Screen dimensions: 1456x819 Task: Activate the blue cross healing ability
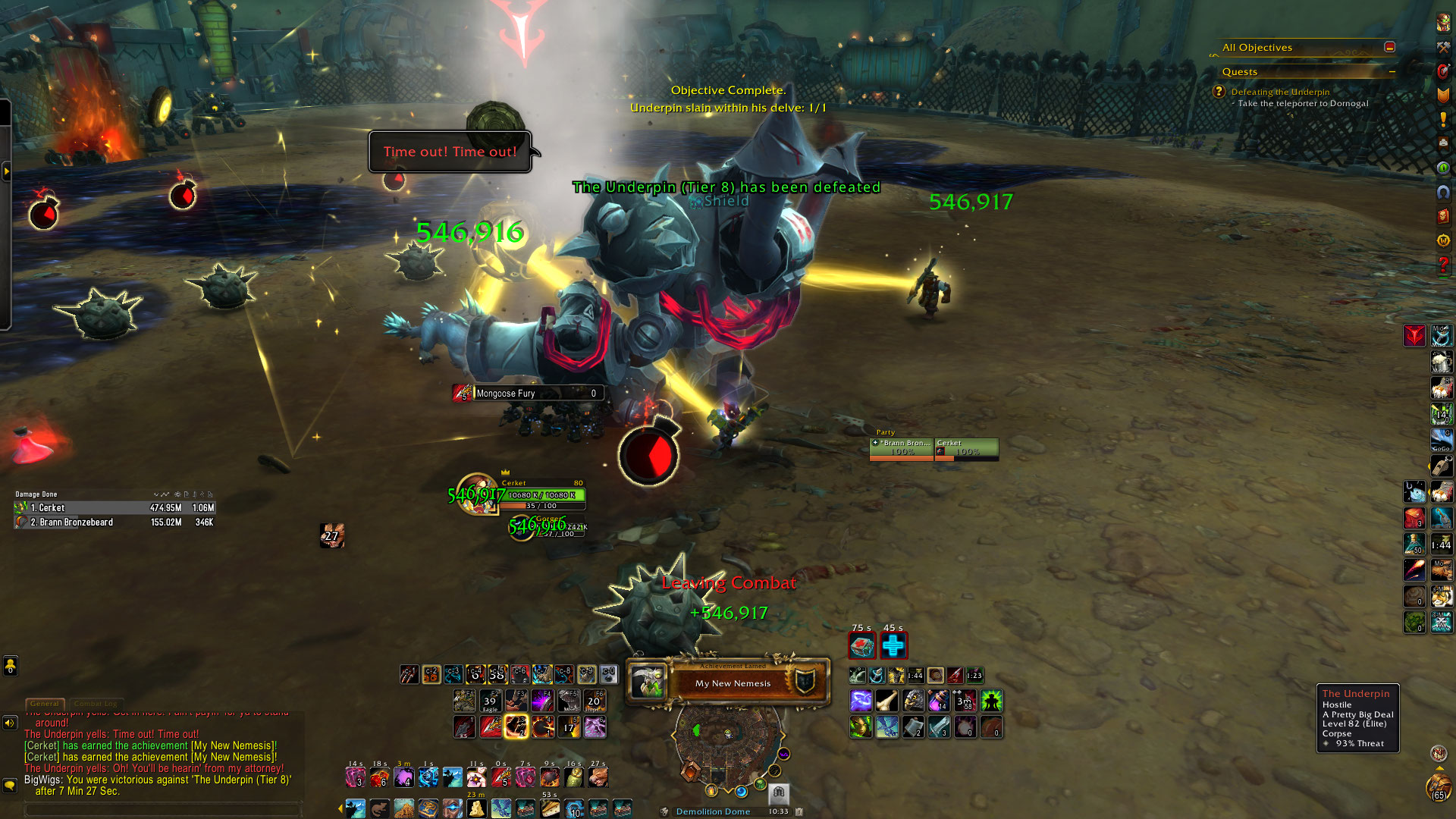(893, 646)
